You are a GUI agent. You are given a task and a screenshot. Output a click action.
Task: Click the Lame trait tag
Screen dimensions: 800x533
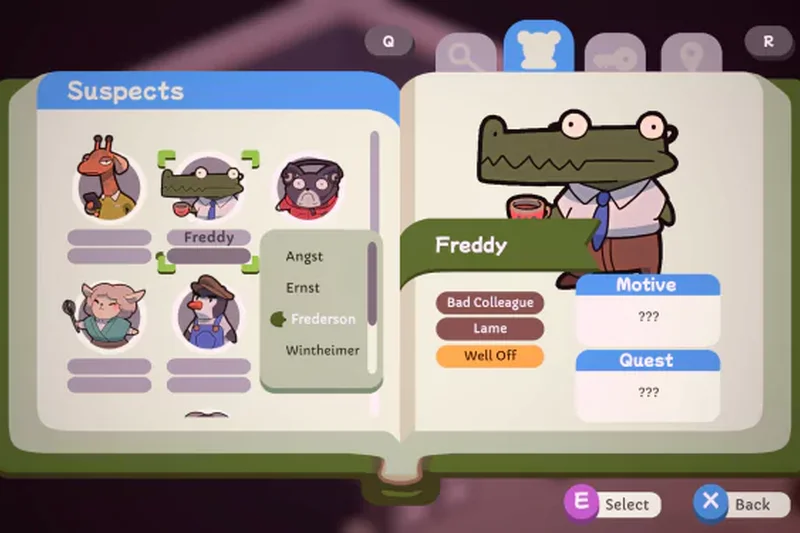click(490, 328)
